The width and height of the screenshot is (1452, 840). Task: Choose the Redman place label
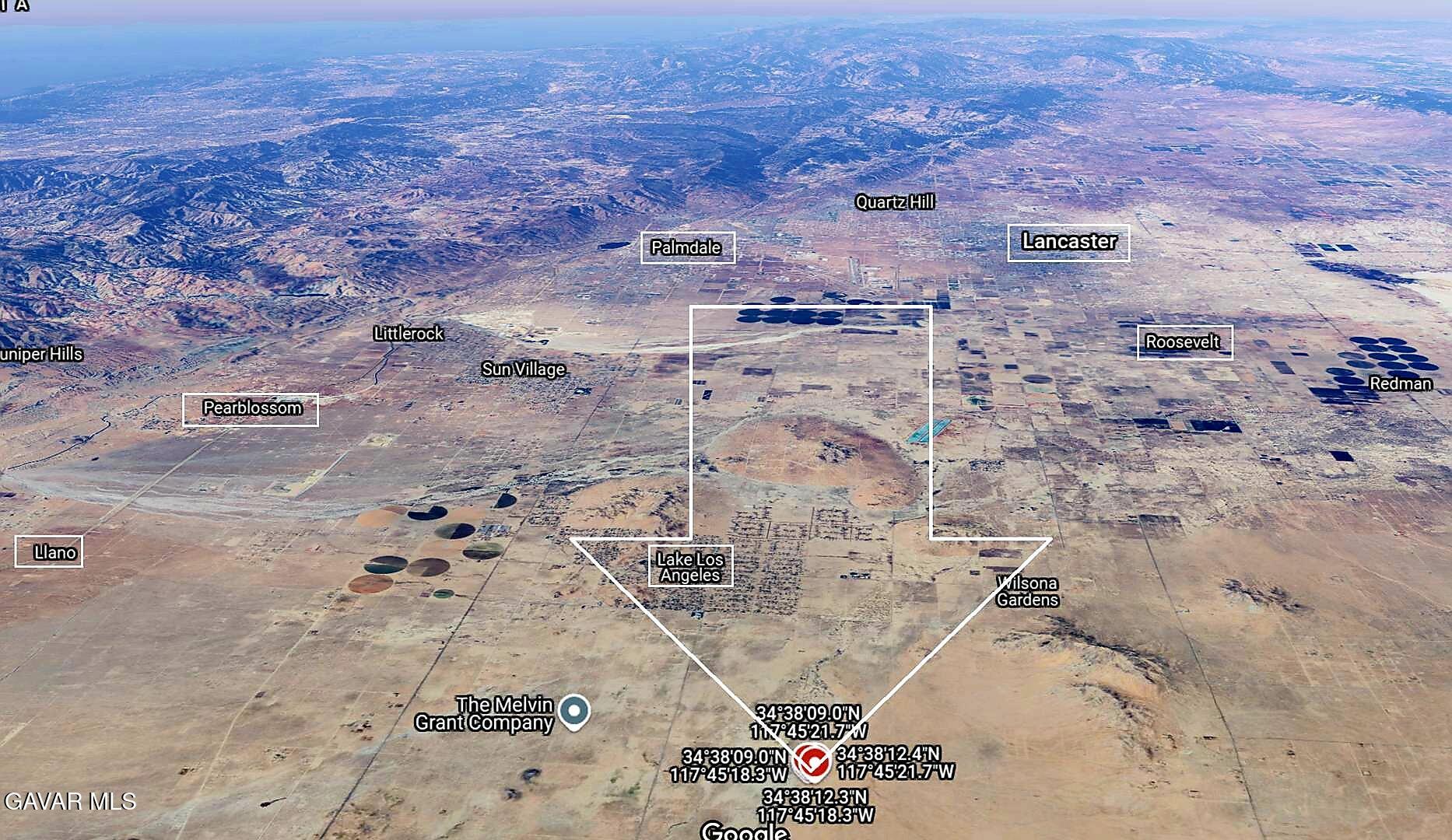1400,383
